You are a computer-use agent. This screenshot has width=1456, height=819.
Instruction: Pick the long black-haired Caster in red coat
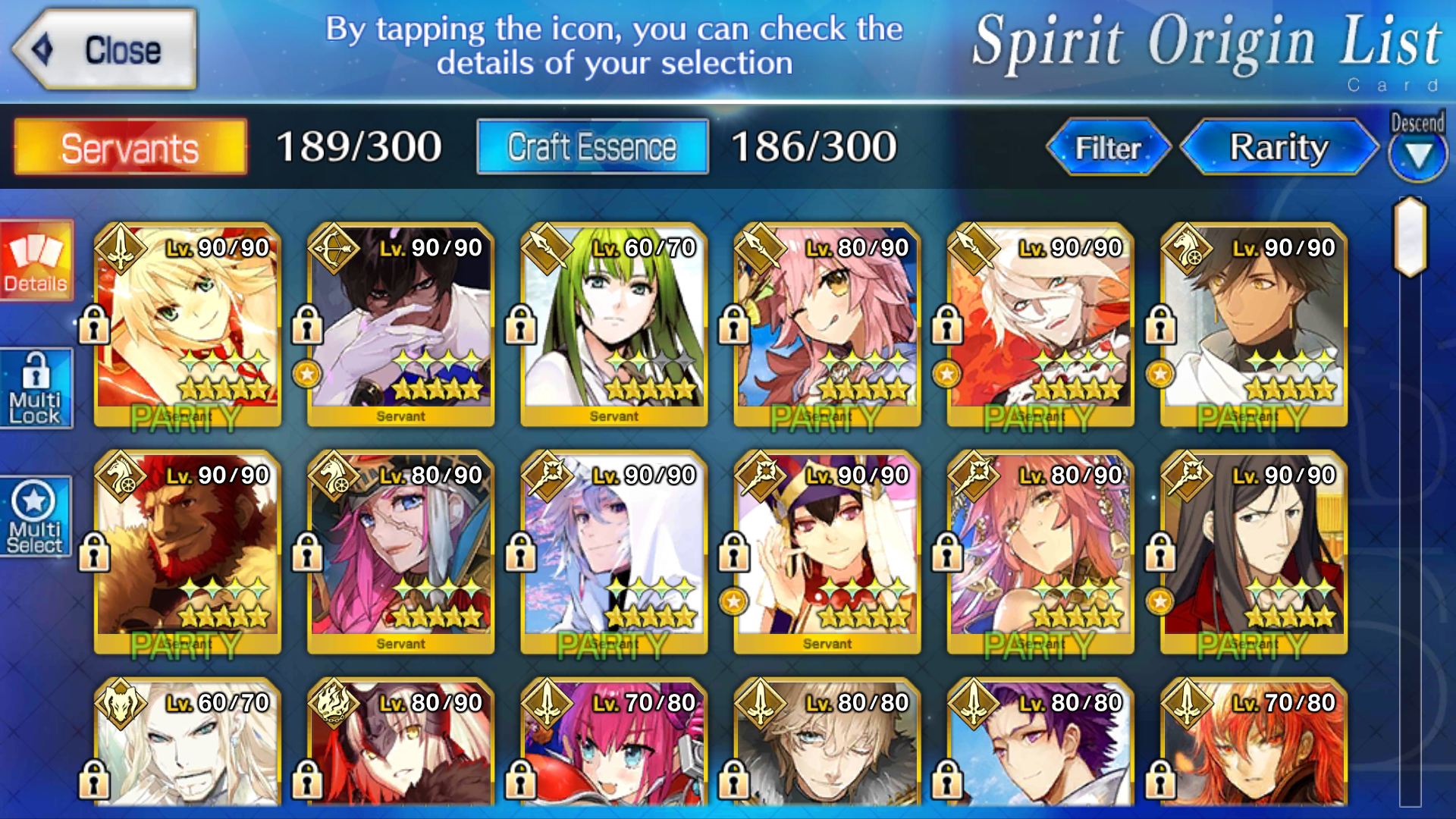(x=1253, y=554)
